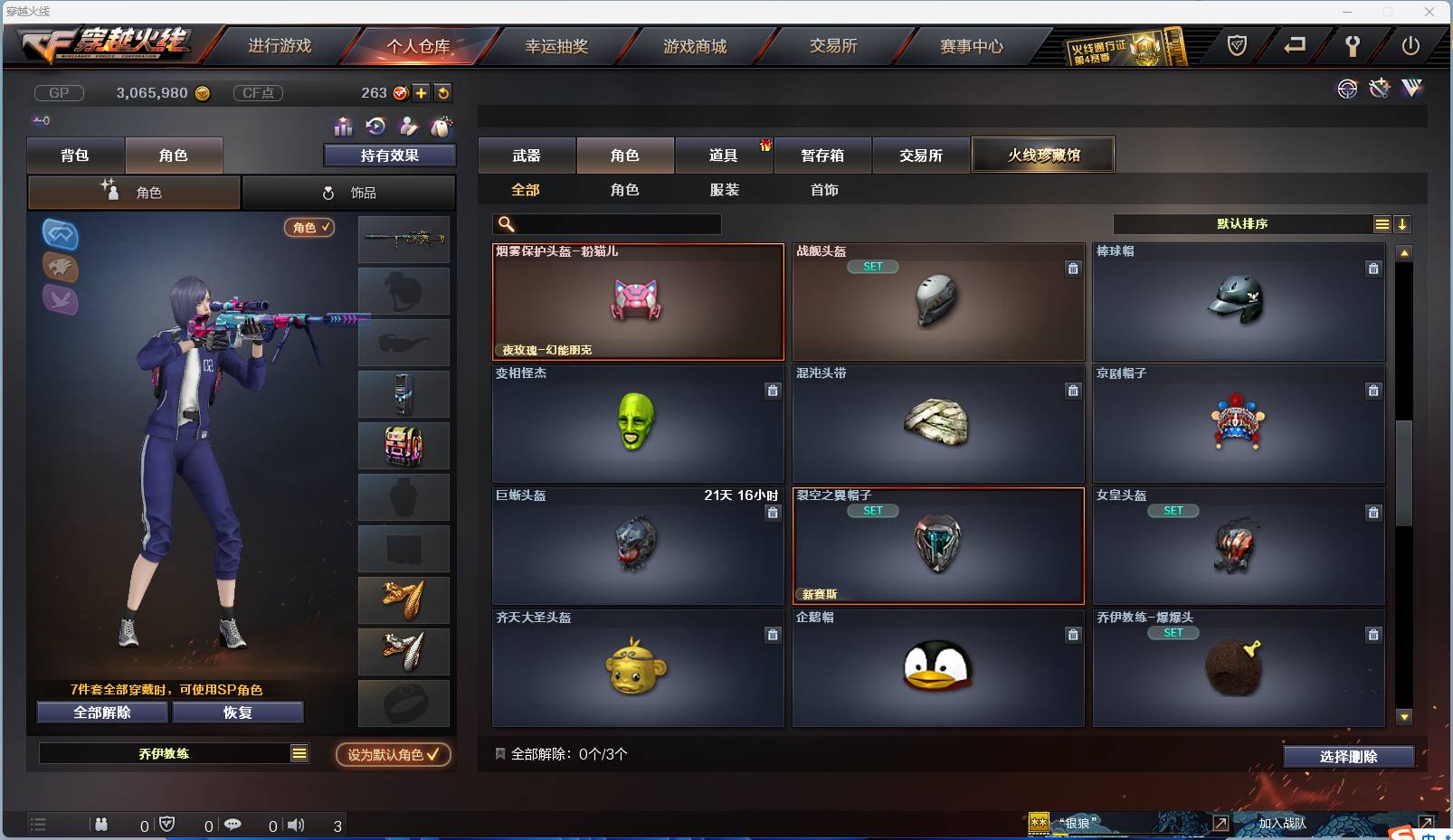Open the 幸运抽奖 menu

tap(558, 45)
